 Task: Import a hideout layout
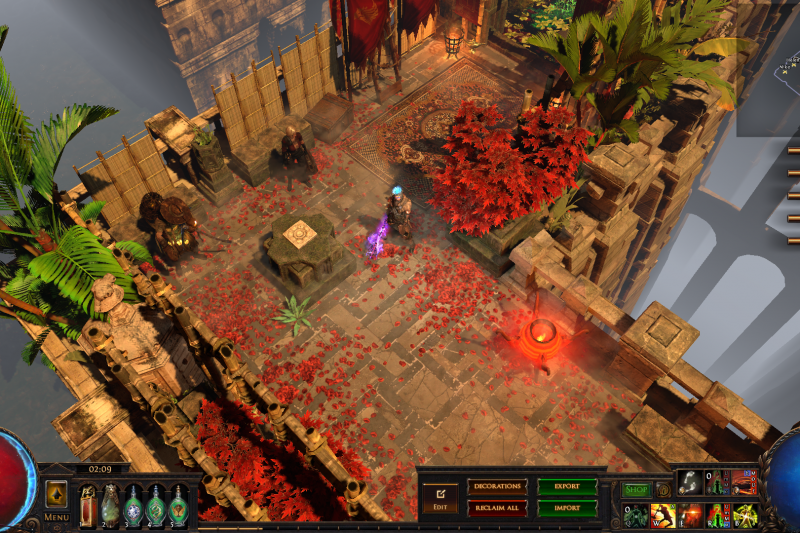click(x=567, y=508)
